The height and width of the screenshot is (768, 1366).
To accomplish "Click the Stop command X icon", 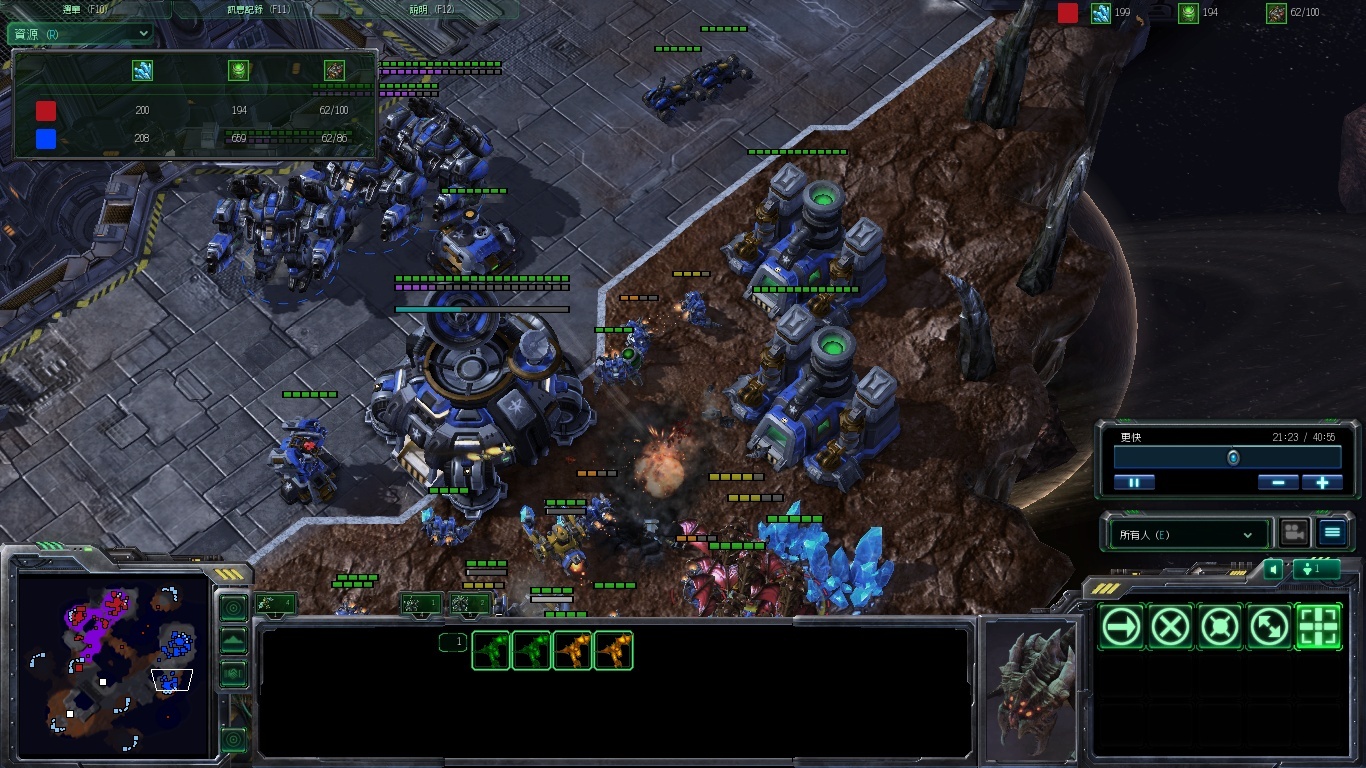I will pyautogui.click(x=1169, y=627).
